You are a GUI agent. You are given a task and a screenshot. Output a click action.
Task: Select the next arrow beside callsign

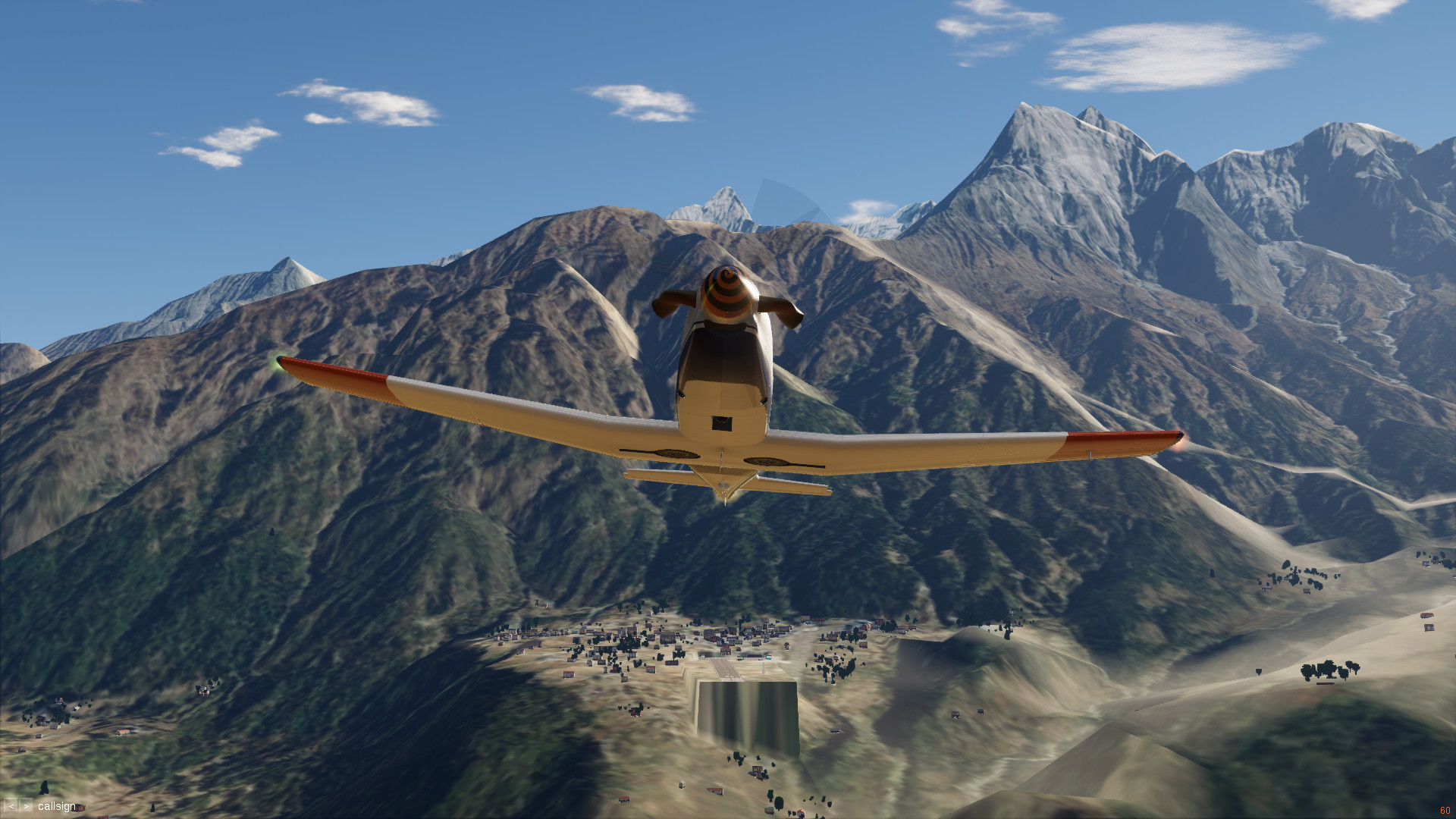coord(27,806)
